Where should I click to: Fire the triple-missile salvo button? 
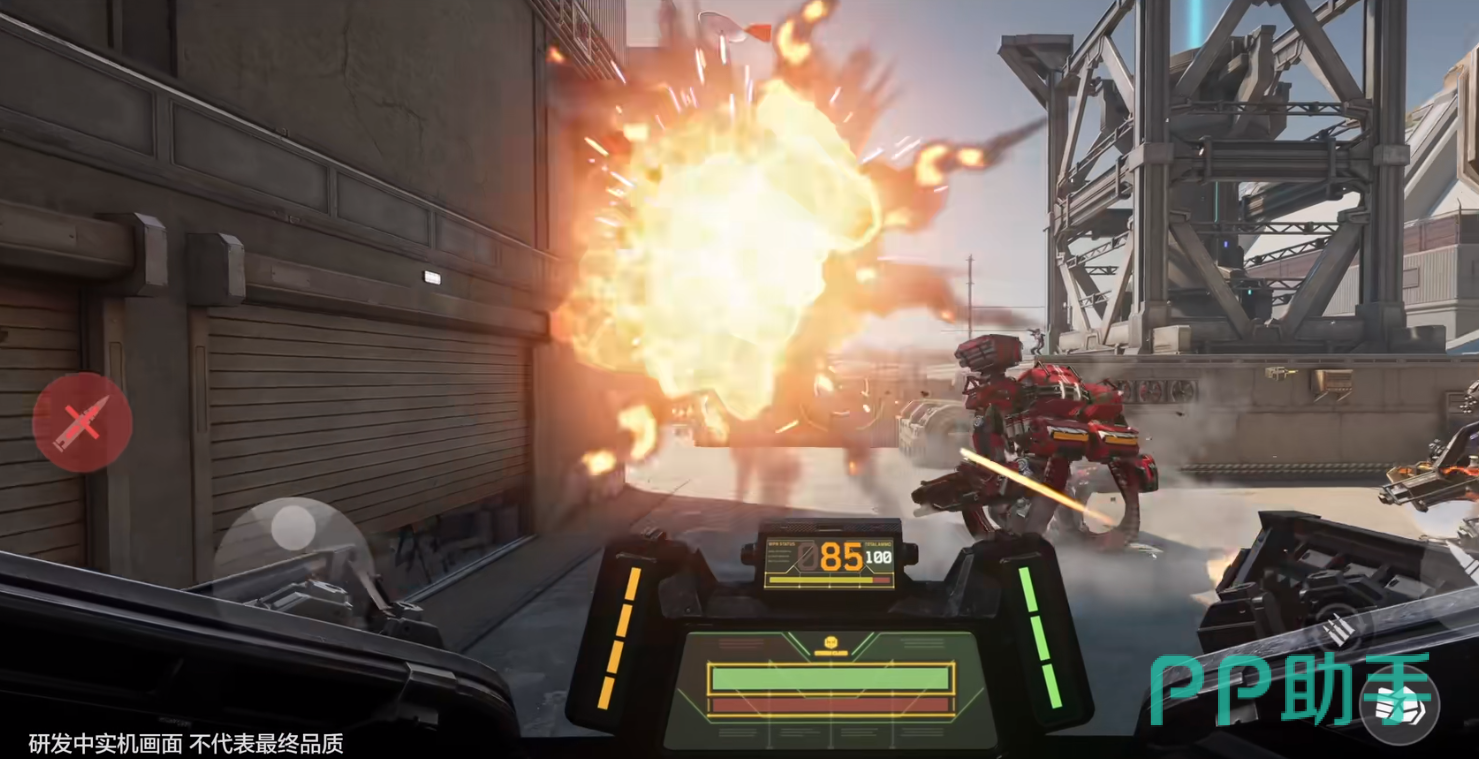coord(1338,629)
